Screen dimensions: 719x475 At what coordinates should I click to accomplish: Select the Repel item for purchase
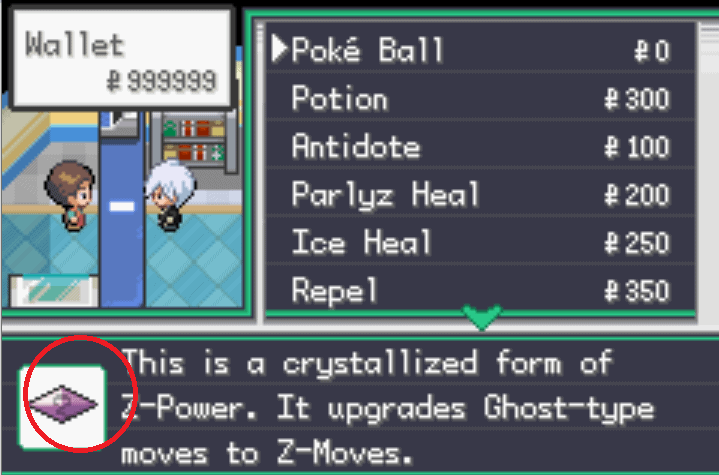[x=335, y=291]
